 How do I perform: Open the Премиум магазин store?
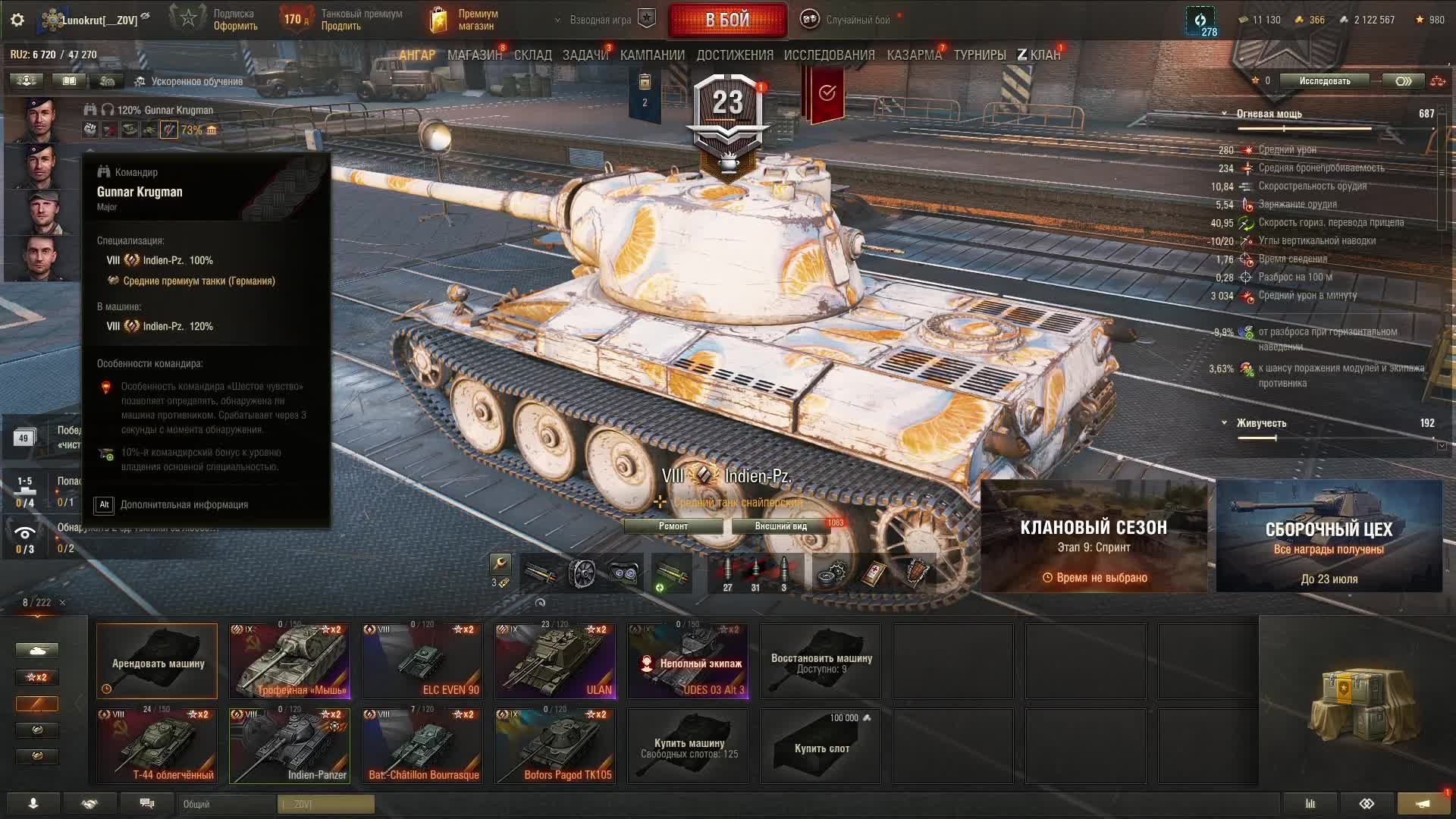[x=464, y=20]
